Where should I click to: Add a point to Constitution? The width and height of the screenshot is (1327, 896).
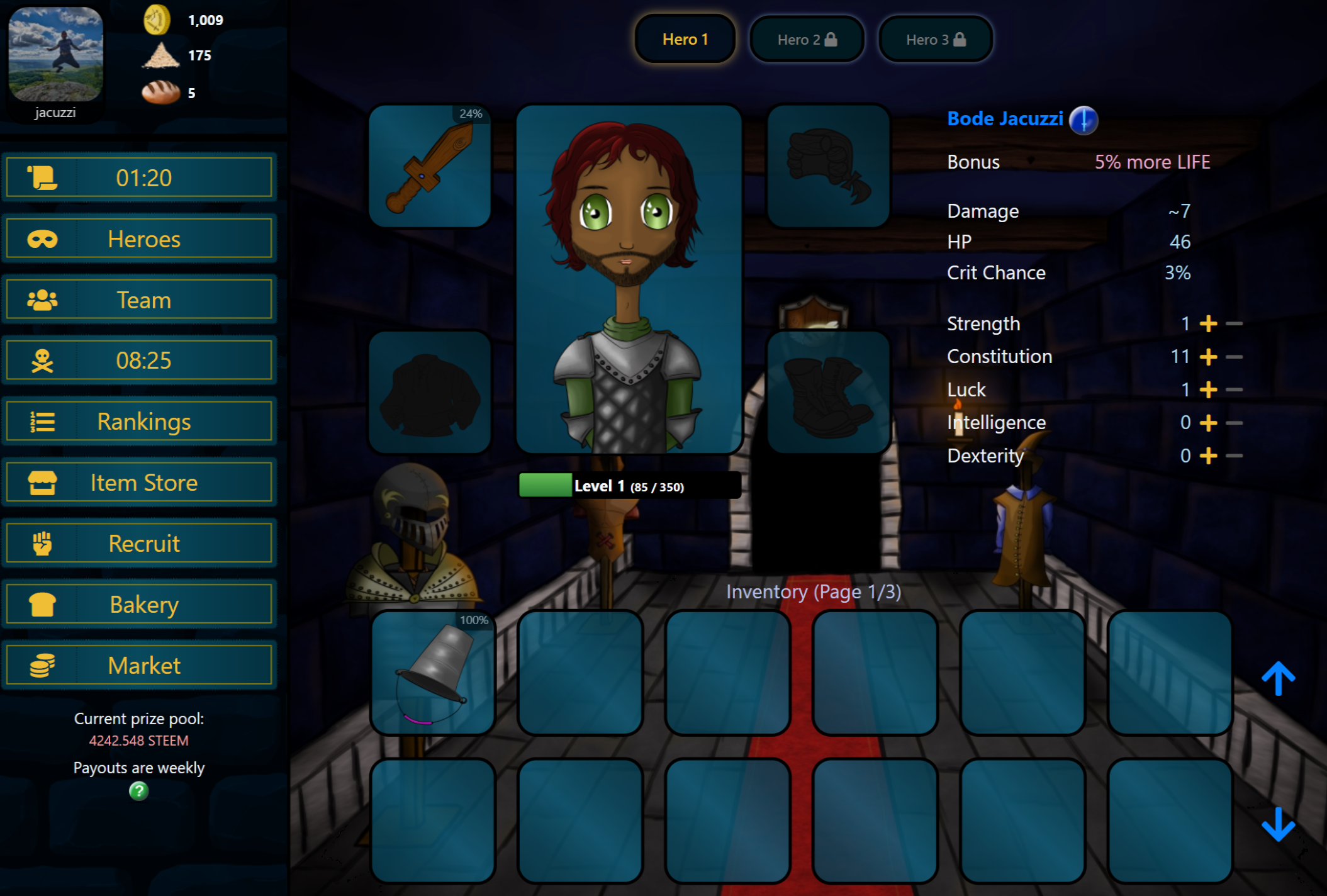pyautogui.click(x=1208, y=357)
